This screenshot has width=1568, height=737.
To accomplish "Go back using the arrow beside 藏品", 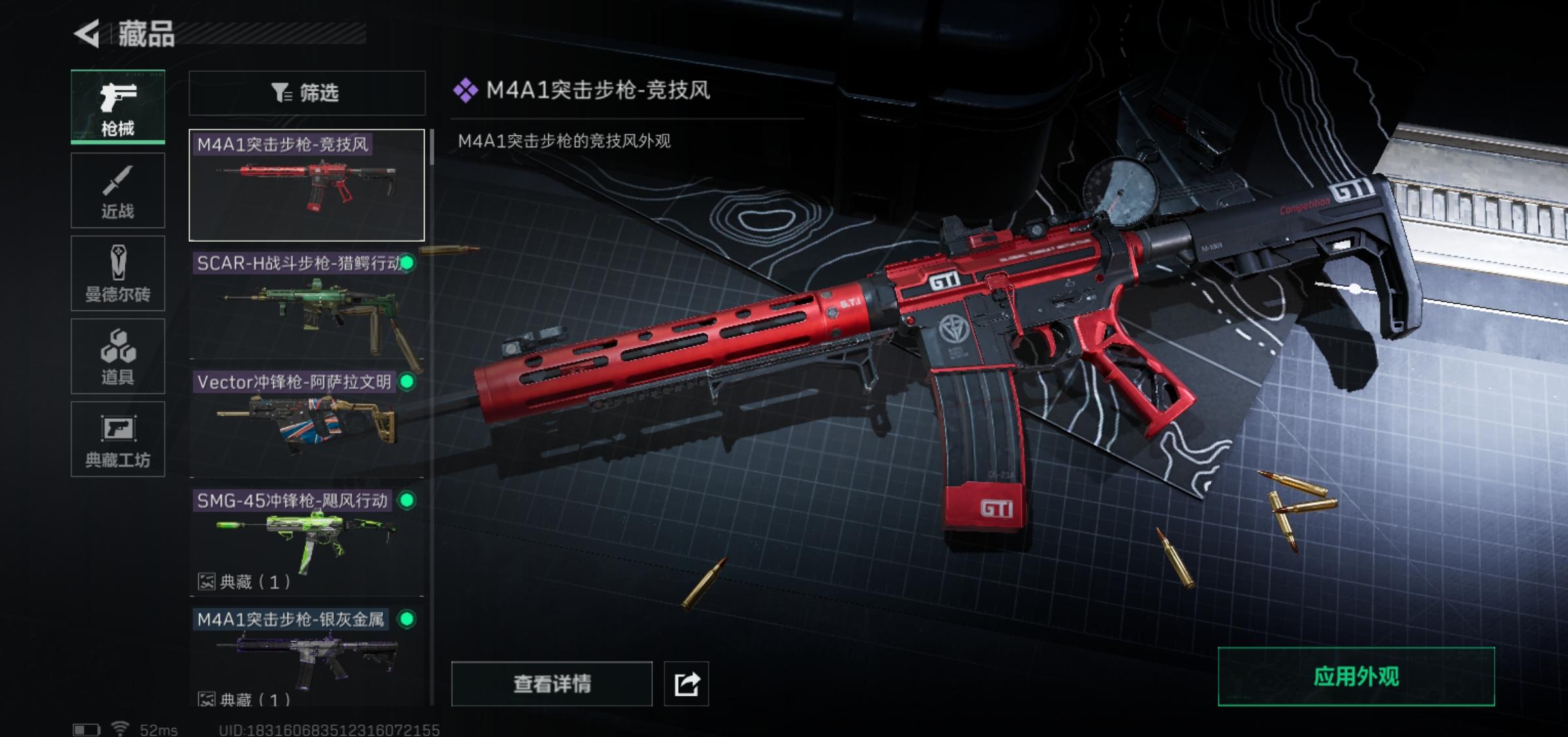I will (x=87, y=34).
